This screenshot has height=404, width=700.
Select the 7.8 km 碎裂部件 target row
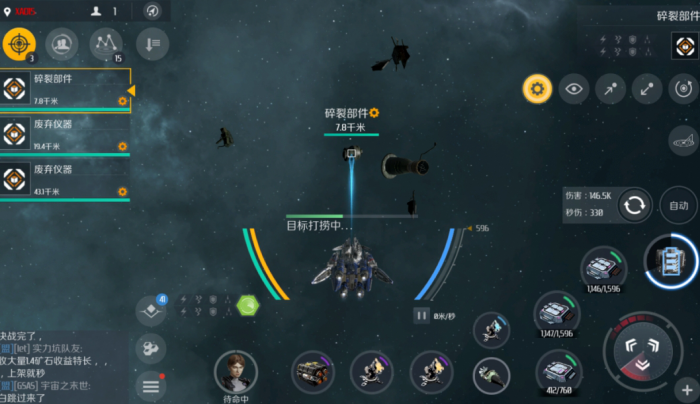(66, 90)
